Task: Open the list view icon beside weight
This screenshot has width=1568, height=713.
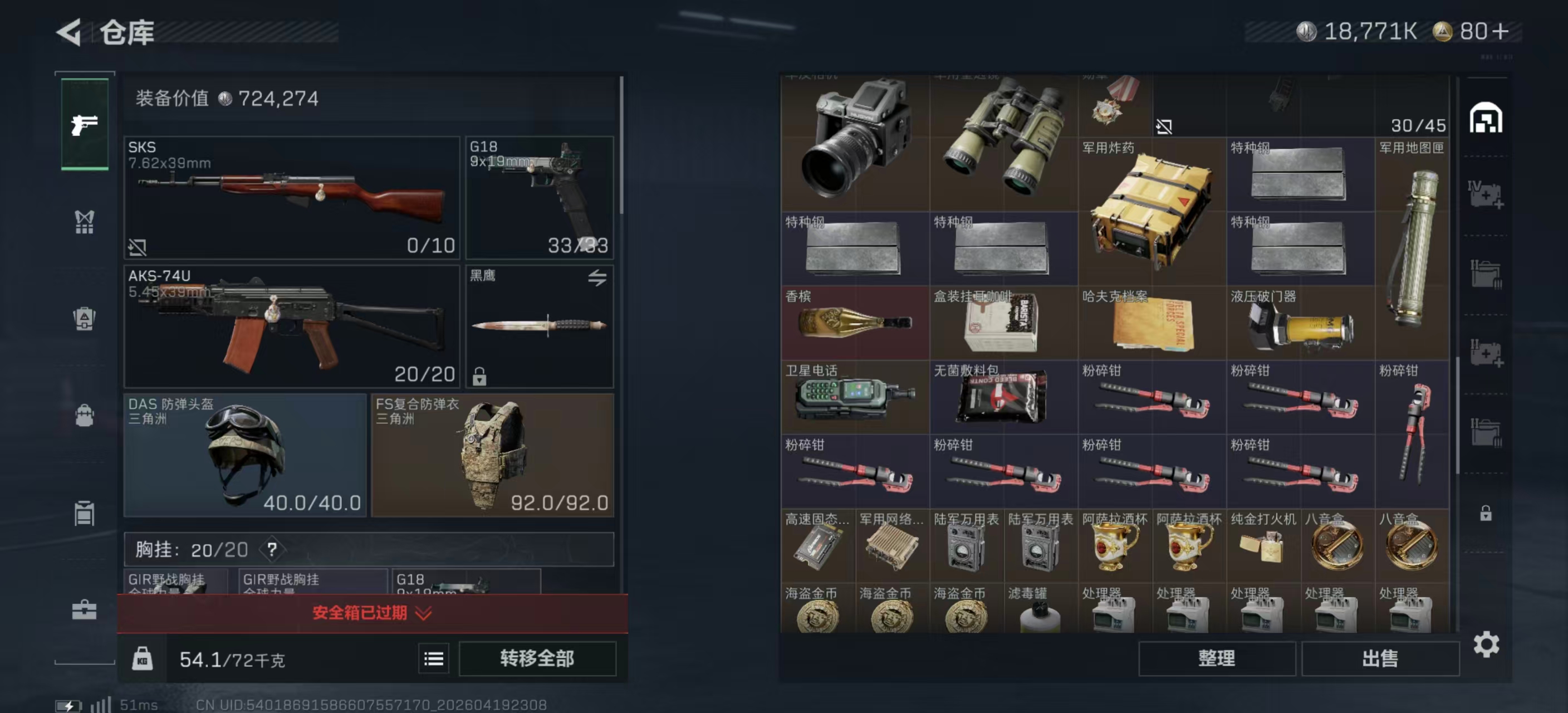Action: coord(433,659)
